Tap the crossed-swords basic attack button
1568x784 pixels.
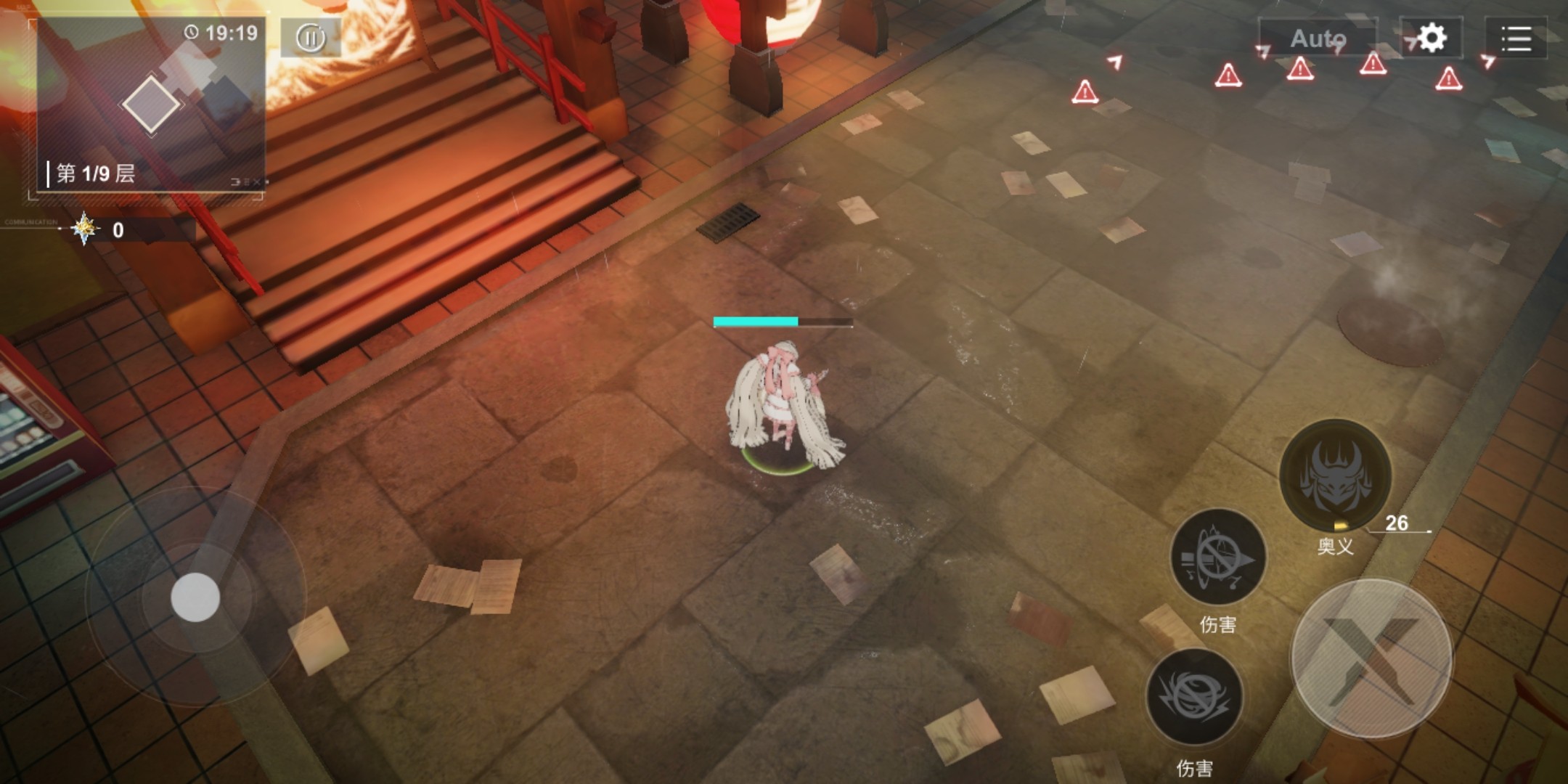click(x=1371, y=658)
